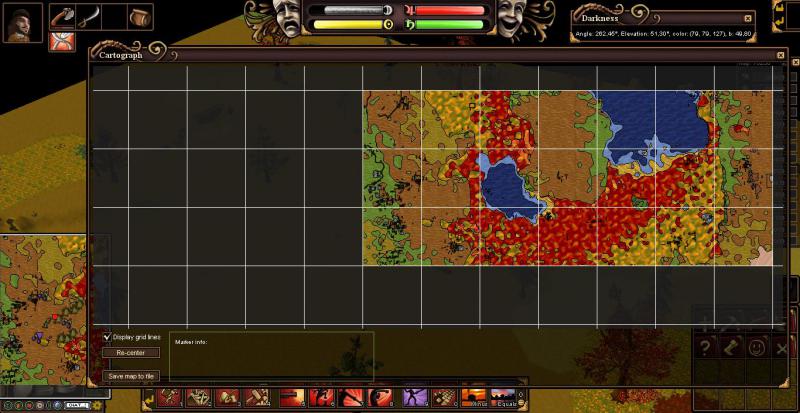Close the Darkness panel
Viewport: 800px width, 413px height.
coord(748,18)
